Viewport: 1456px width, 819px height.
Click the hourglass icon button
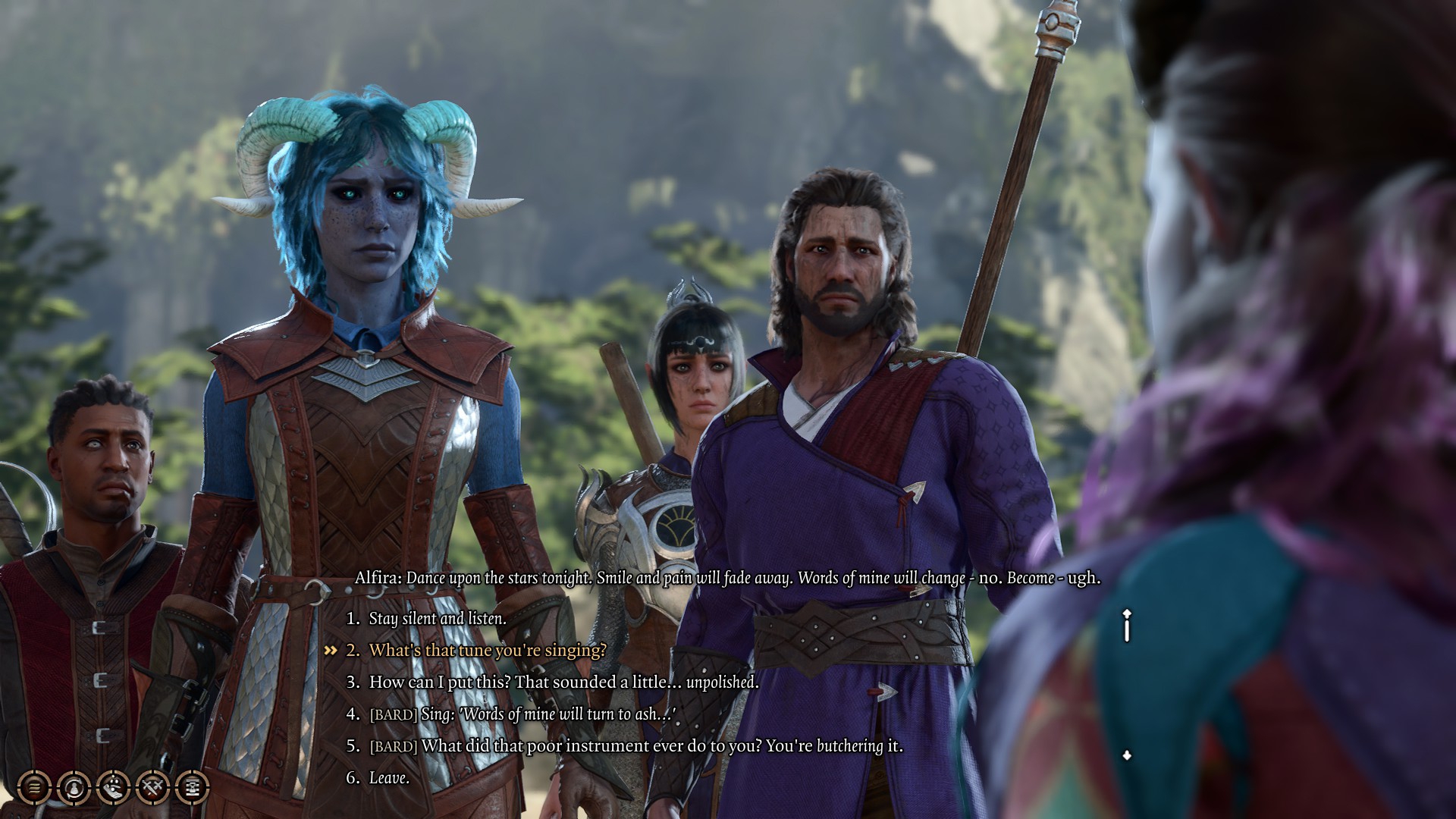(192, 786)
